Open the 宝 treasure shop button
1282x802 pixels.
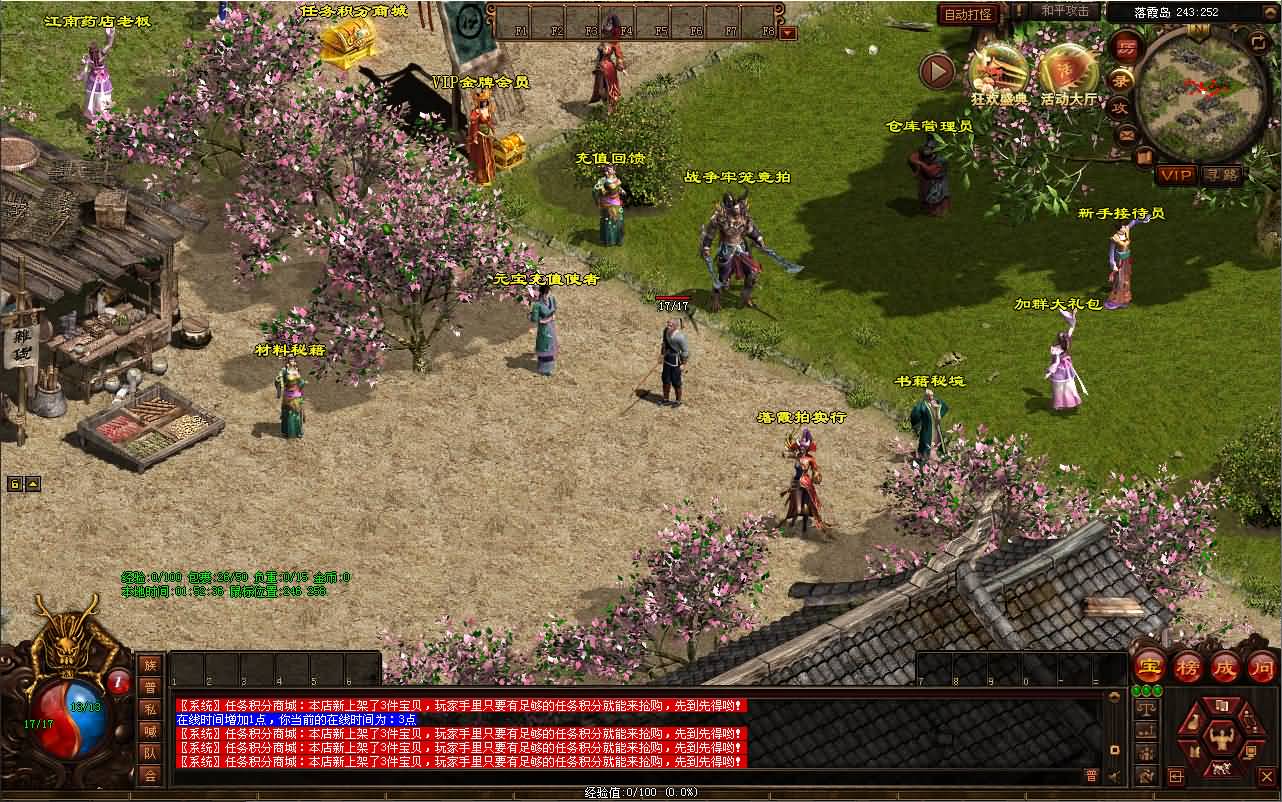pos(1149,666)
